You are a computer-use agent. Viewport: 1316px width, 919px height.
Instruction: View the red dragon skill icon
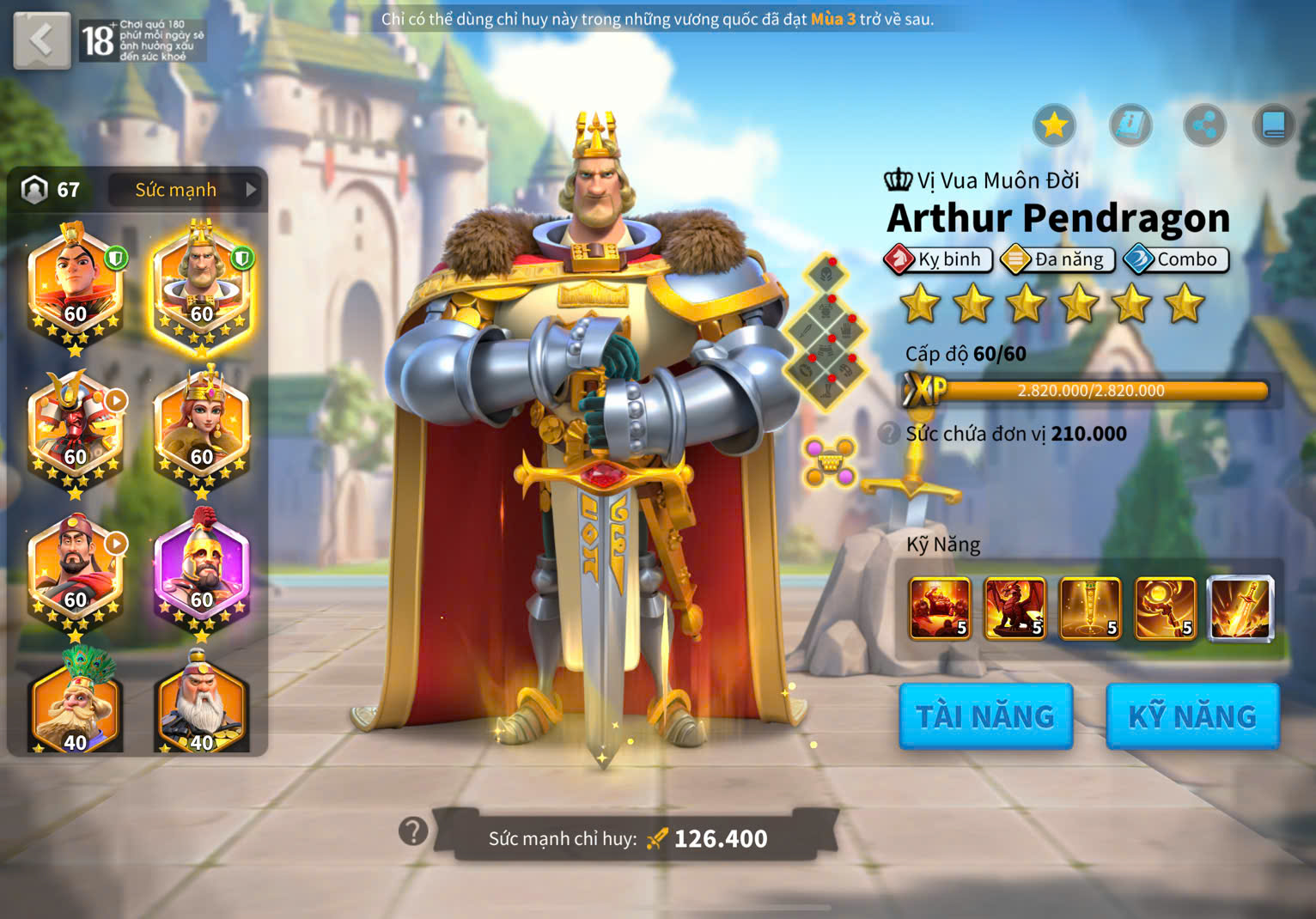tap(1014, 609)
